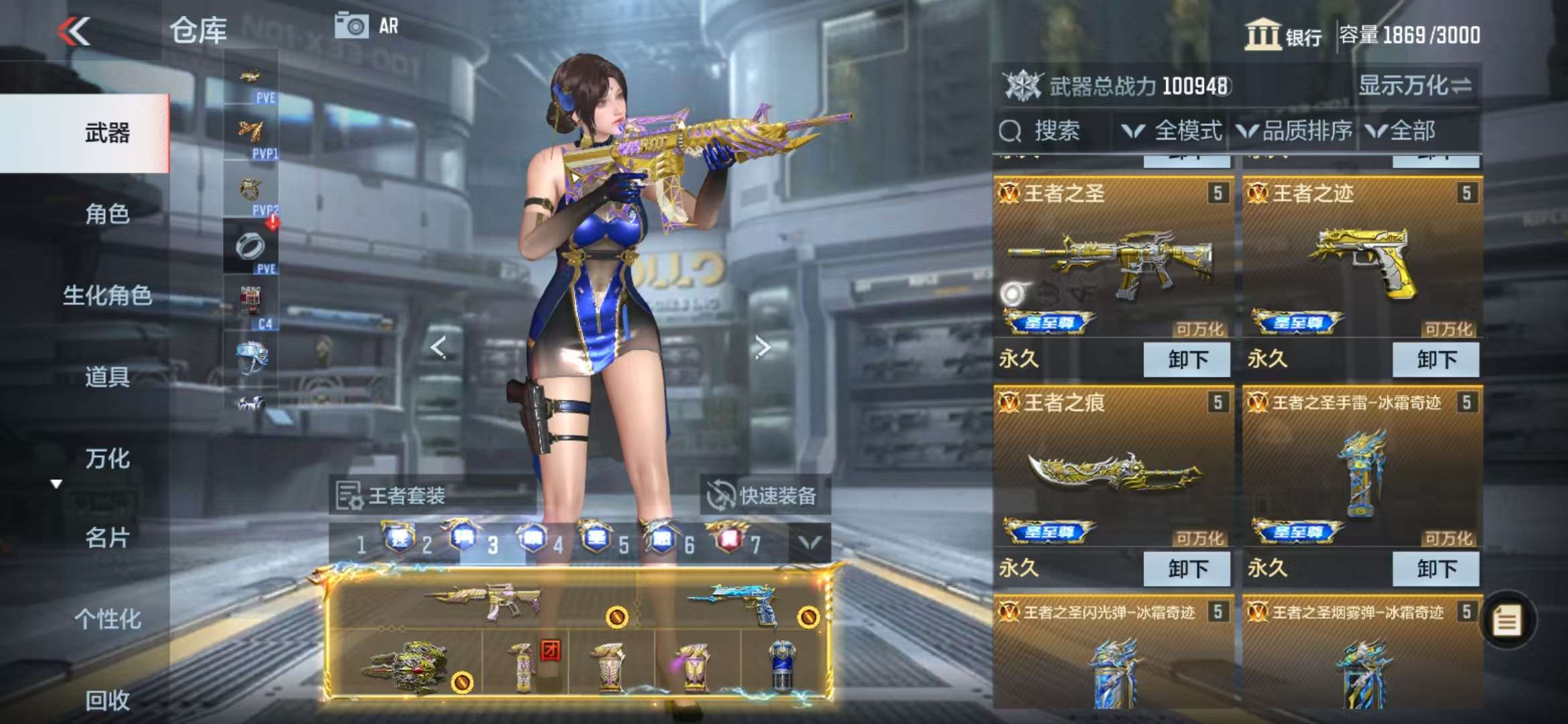Go back with the red arrow
The height and width of the screenshot is (724, 1568).
pyautogui.click(x=74, y=31)
